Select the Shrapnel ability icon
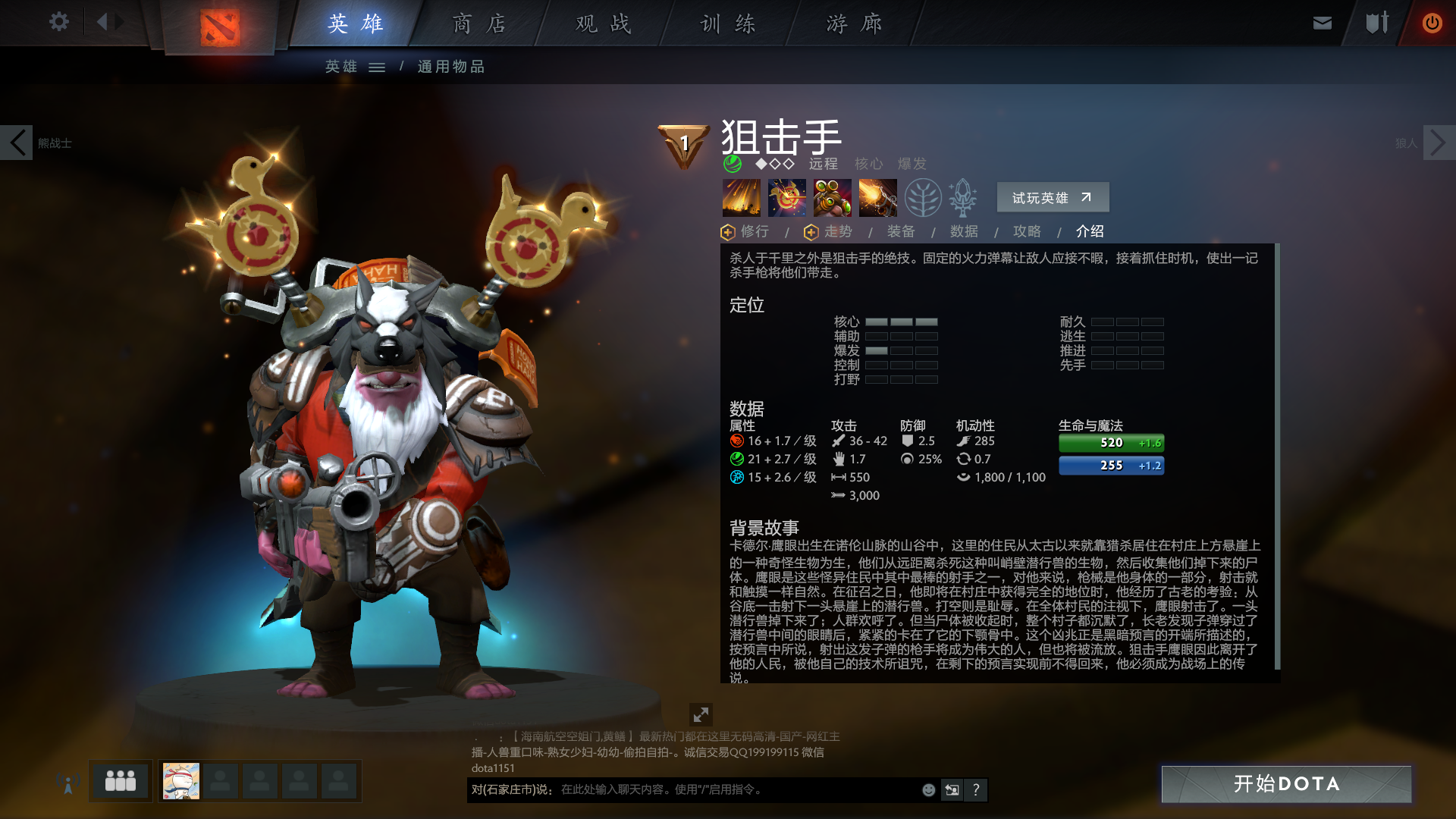This screenshot has width=1456, height=819. (x=741, y=197)
